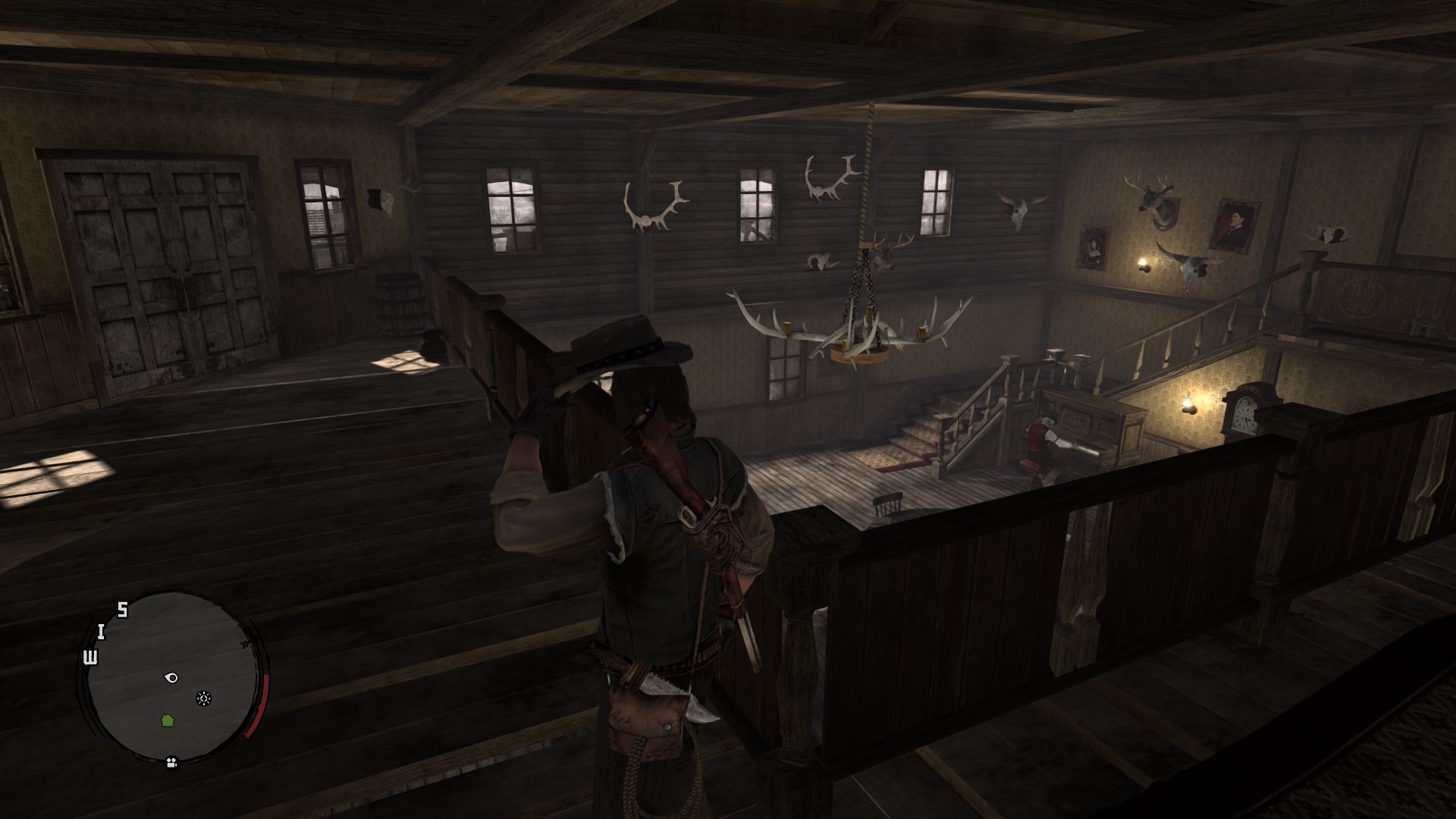The width and height of the screenshot is (1456, 819).
Task: Click the white player arrow on minimap
Action: tap(171, 677)
